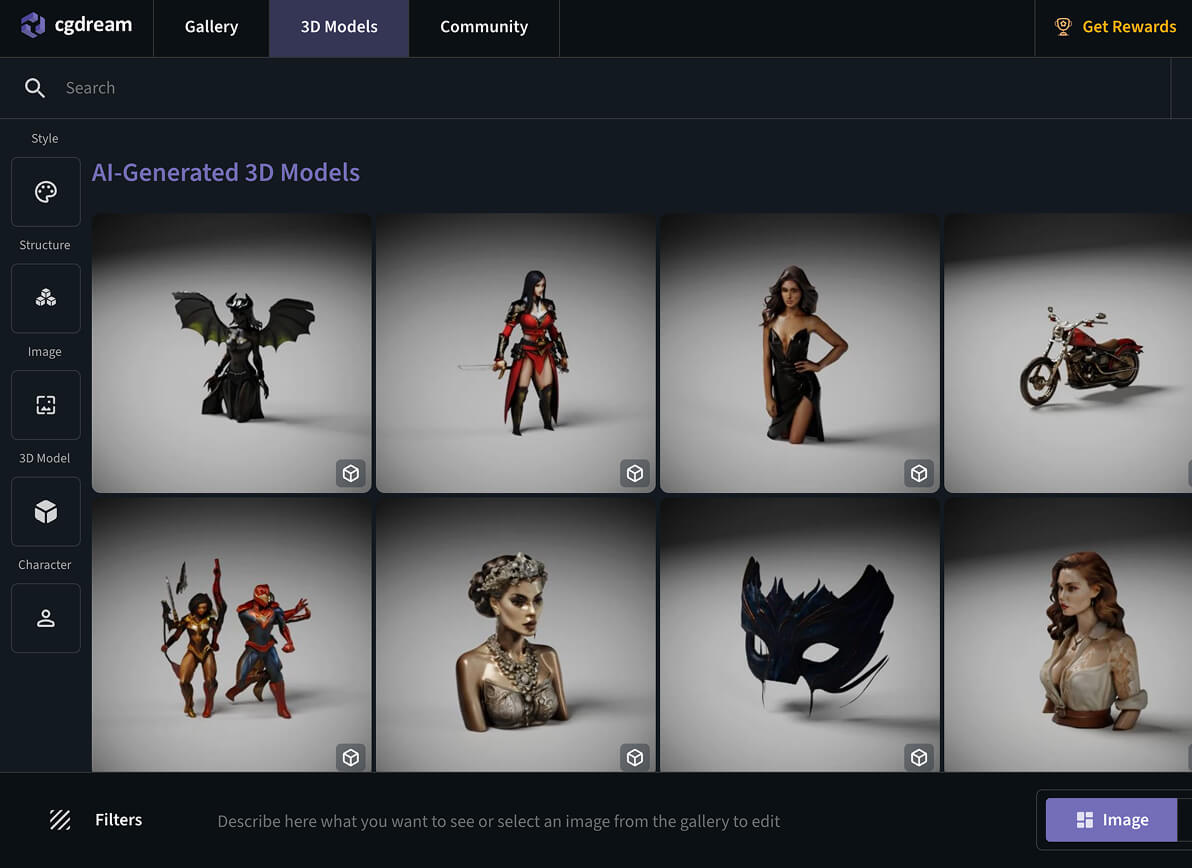Click the purple Image button
The width and height of the screenshot is (1192, 868).
pyautogui.click(x=1111, y=820)
